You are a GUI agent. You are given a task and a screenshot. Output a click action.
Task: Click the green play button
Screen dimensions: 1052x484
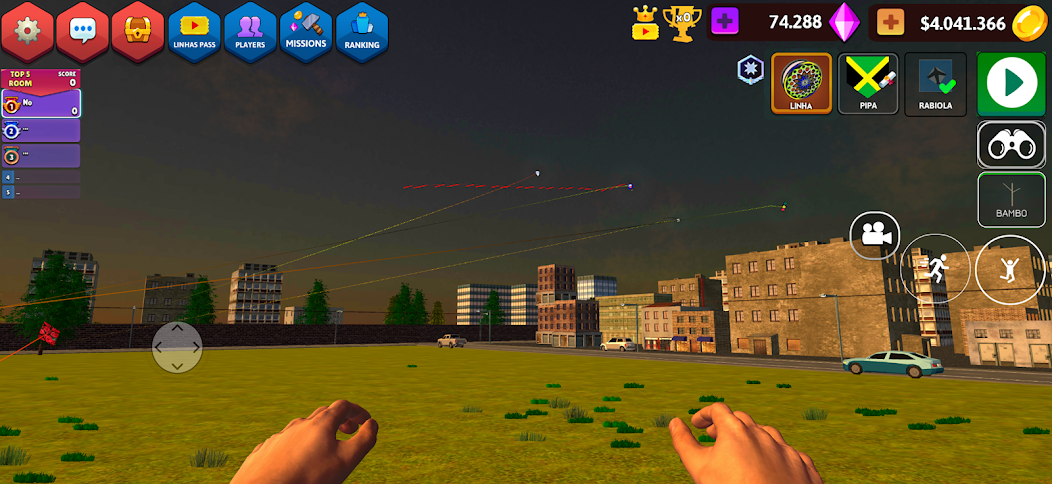coord(1011,84)
